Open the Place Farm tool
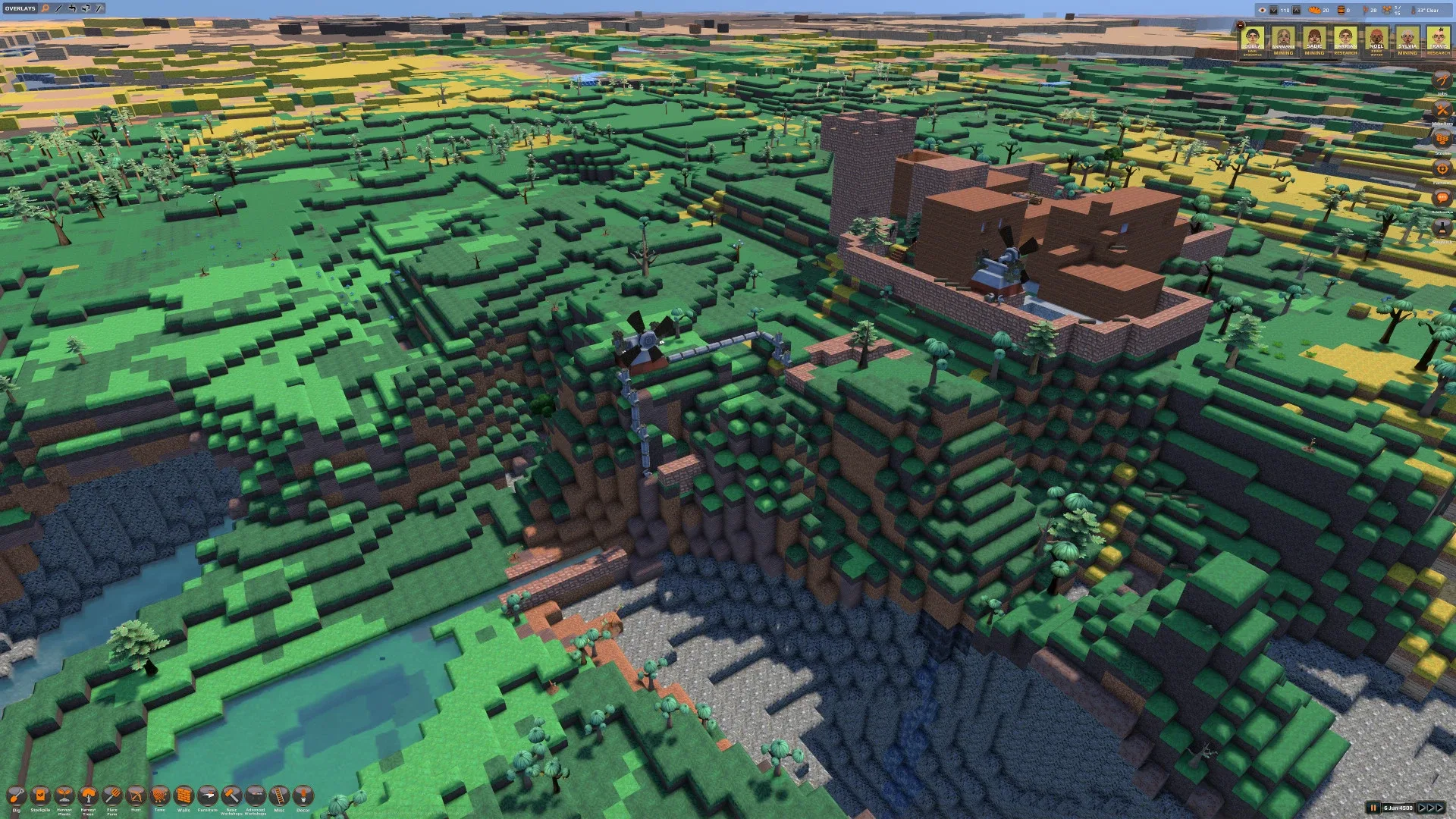 111,796
